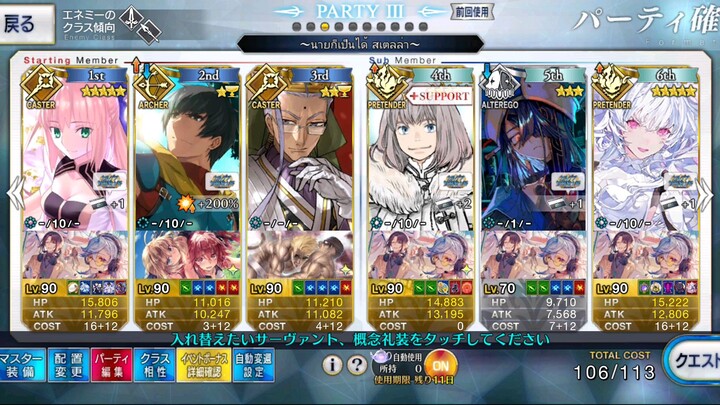Open マスター装備 master equipment

(20, 366)
